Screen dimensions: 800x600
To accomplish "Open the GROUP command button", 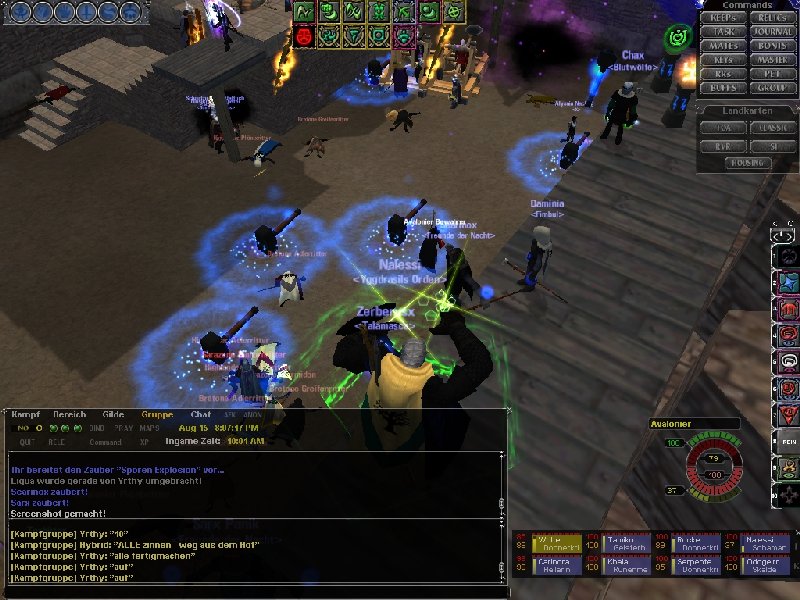I will (771, 88).
